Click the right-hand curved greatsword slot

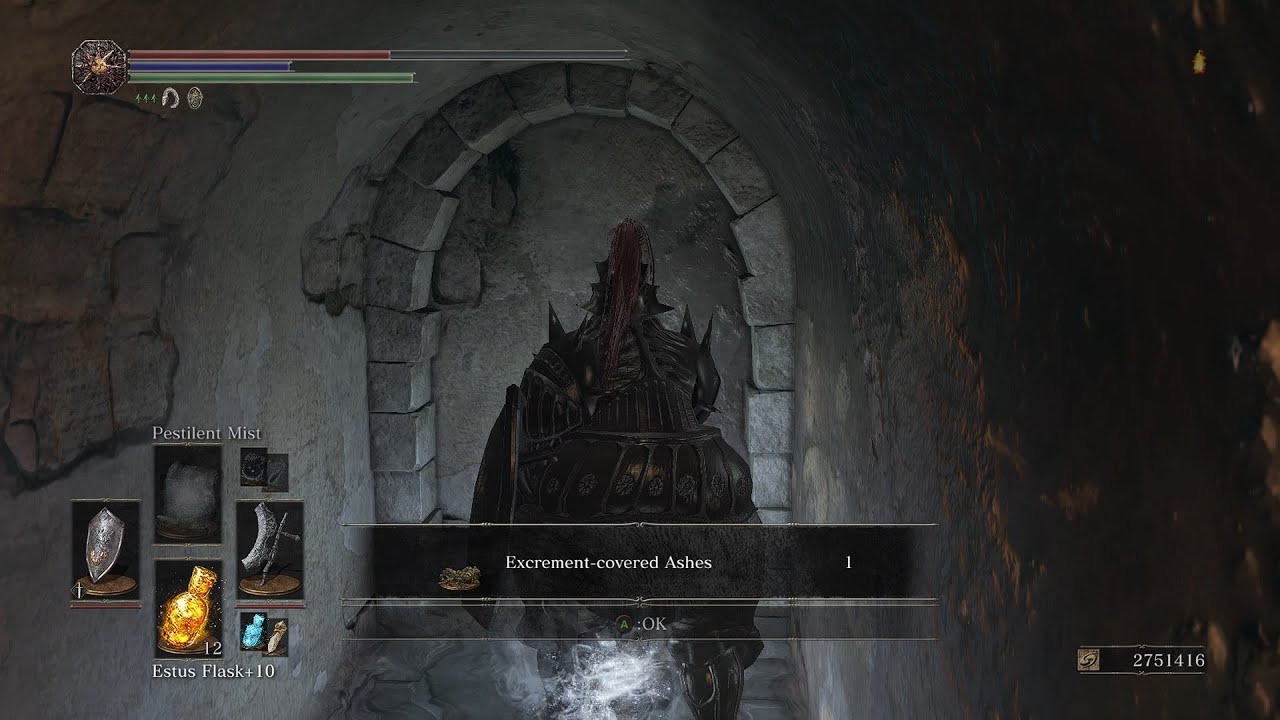269,550
